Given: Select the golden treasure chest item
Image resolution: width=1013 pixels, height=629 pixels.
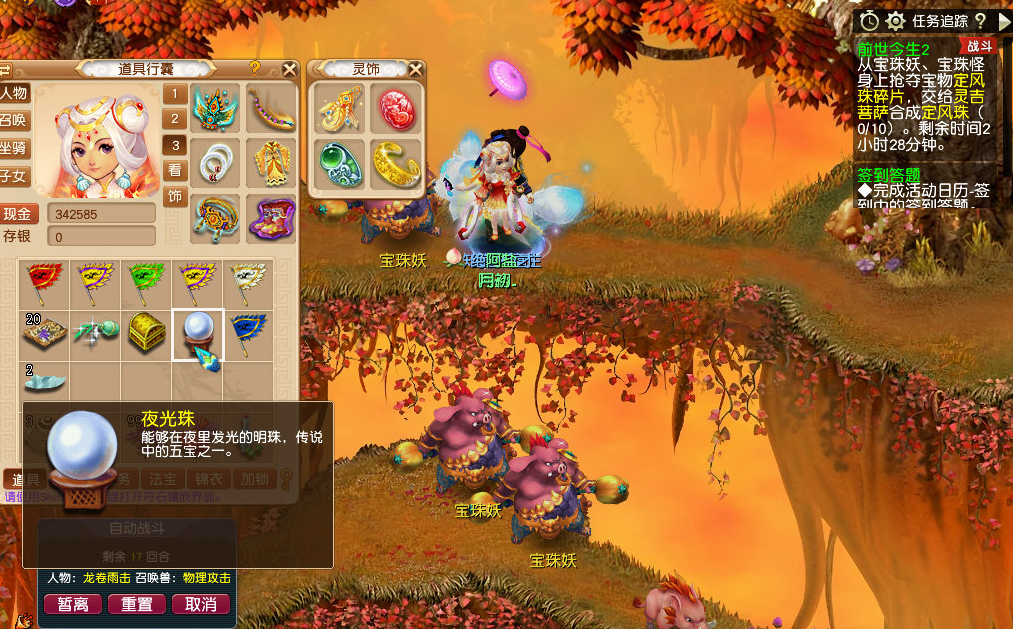Looking at the screenshot, I should point(146,334).
